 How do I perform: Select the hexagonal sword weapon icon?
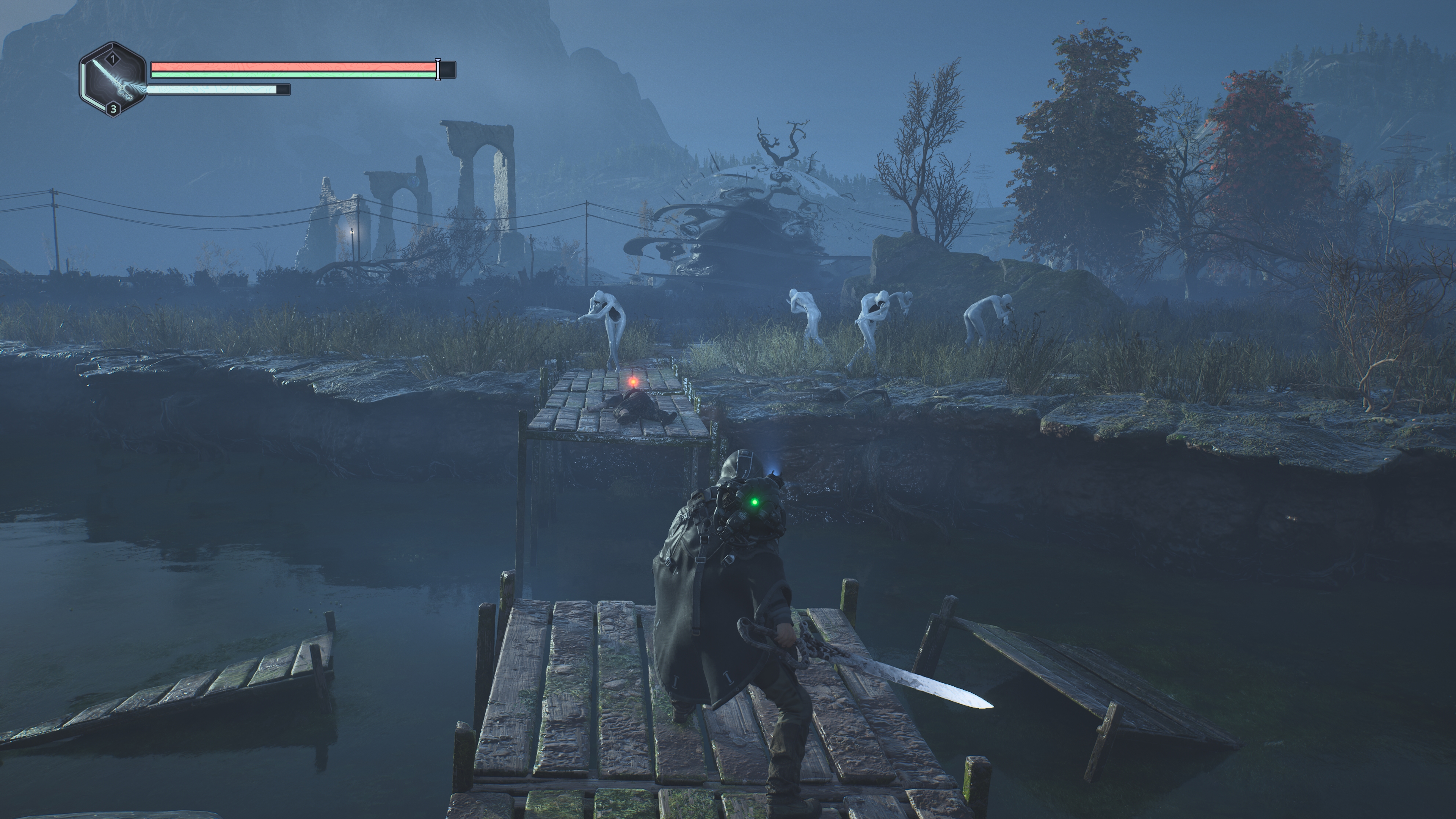pyautogui.click(x=113, y=80)
